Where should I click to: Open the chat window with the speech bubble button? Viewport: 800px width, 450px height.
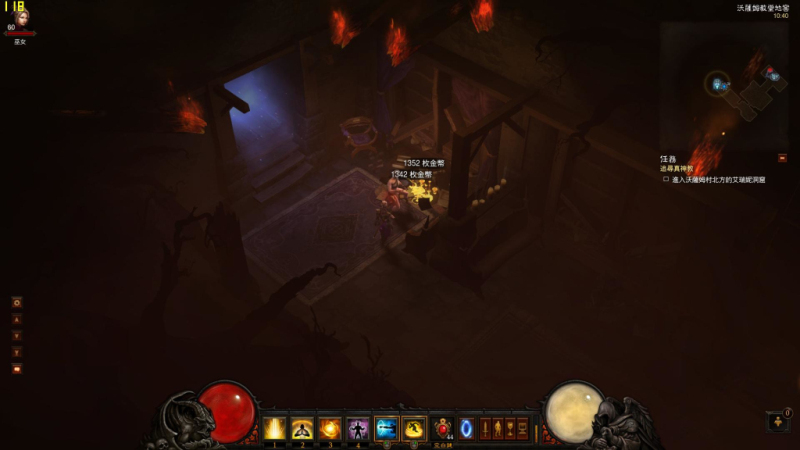17,368
